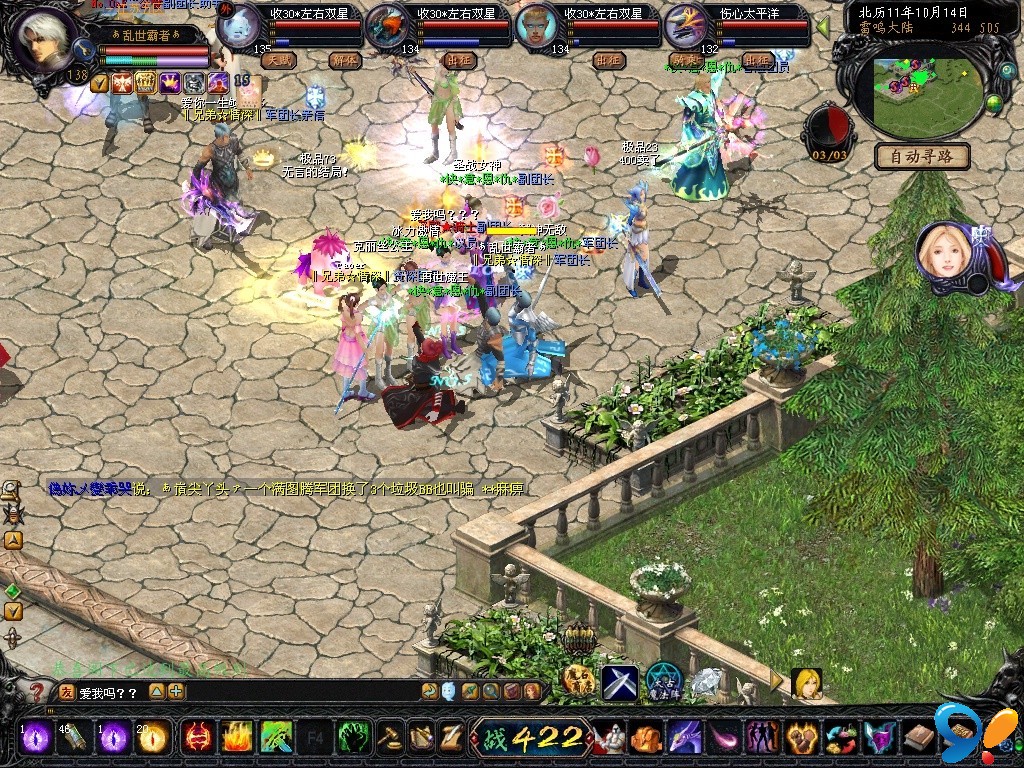Click the red question mark help icon
Screen dimensions: 1024x768
37,691
